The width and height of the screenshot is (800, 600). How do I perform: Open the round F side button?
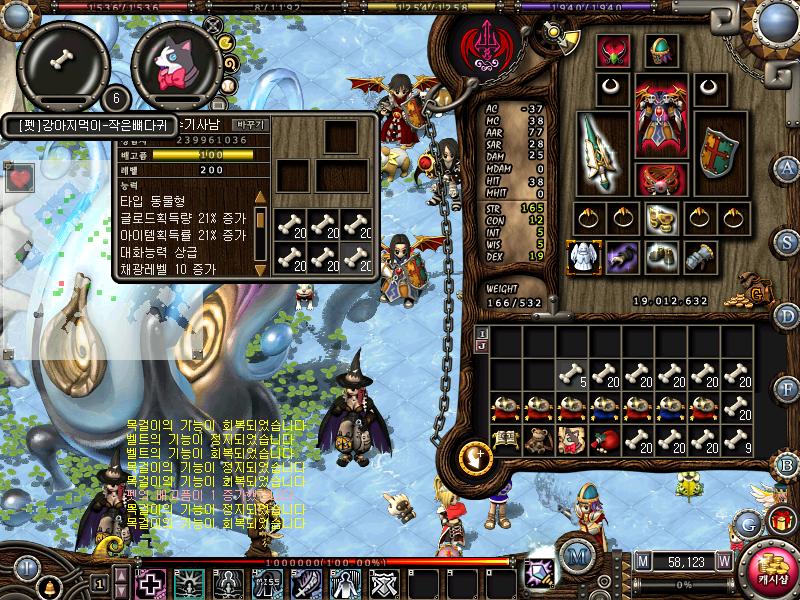(787, 389)
